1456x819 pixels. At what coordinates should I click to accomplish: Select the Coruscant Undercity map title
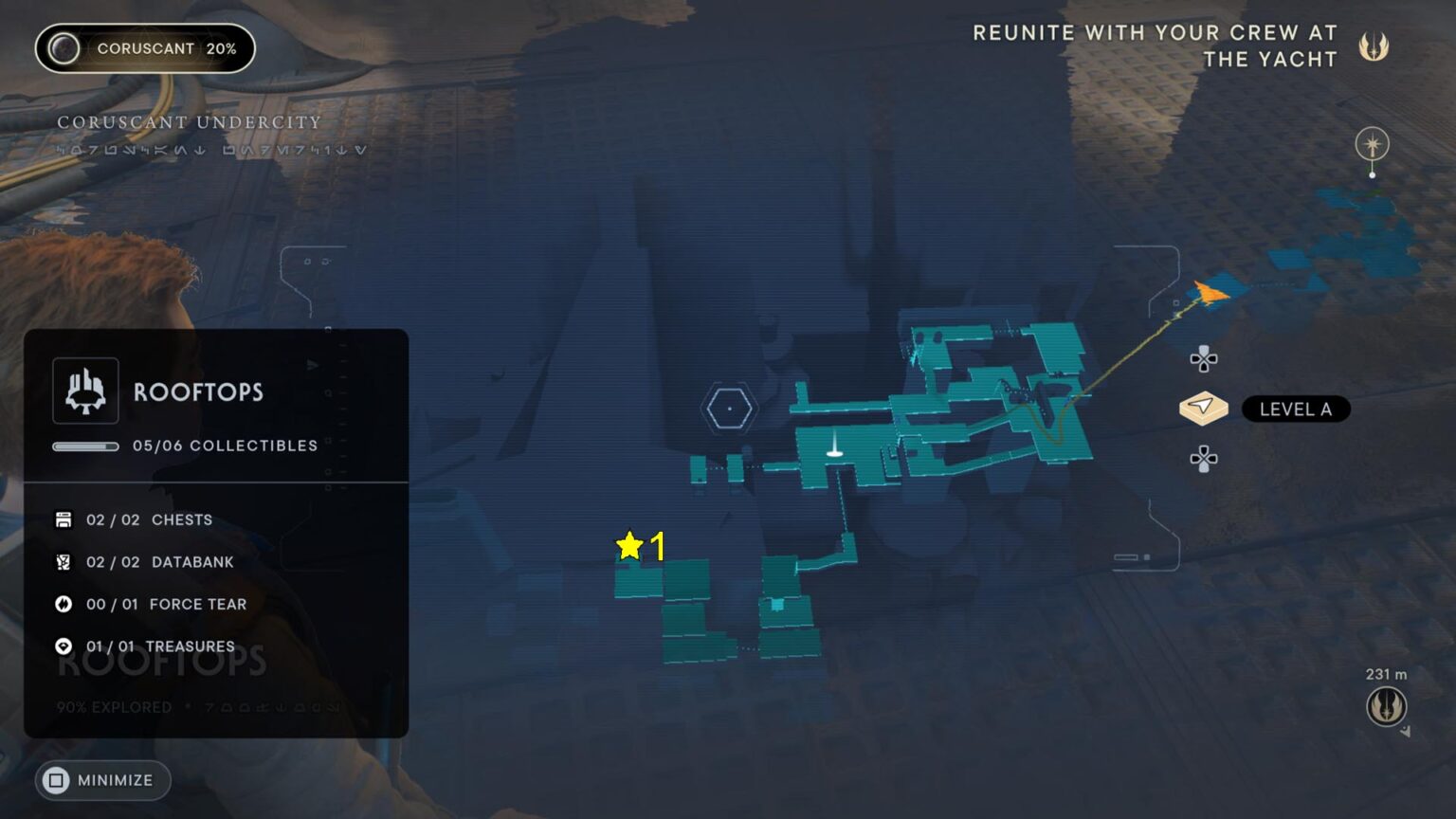tap(188, 122)
